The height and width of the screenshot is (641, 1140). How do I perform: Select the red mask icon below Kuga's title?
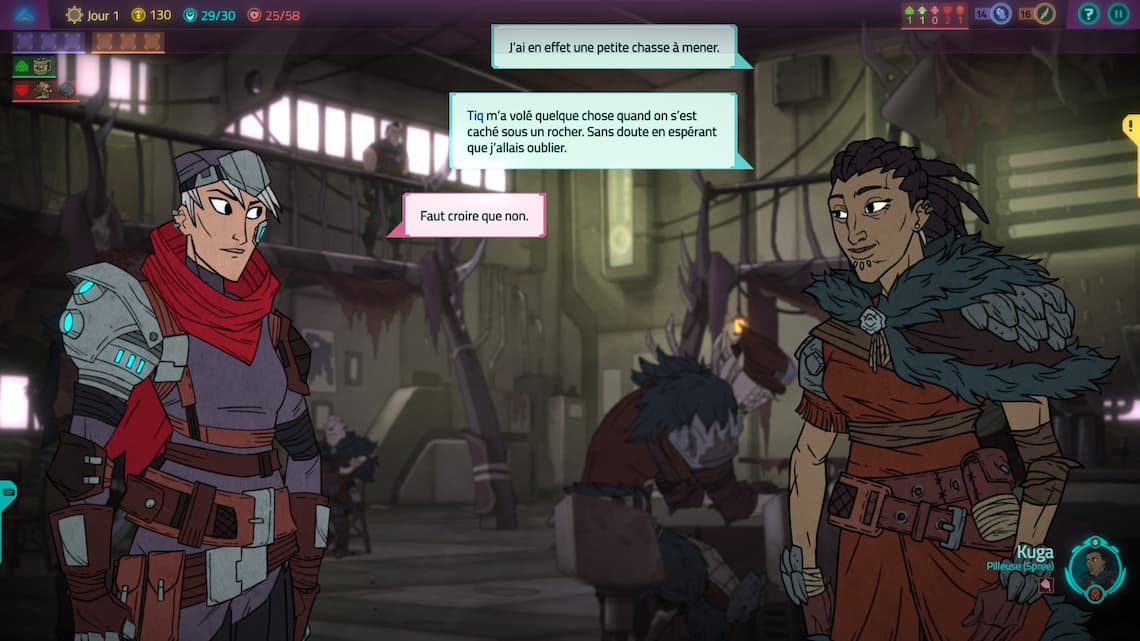[1046, 586]
